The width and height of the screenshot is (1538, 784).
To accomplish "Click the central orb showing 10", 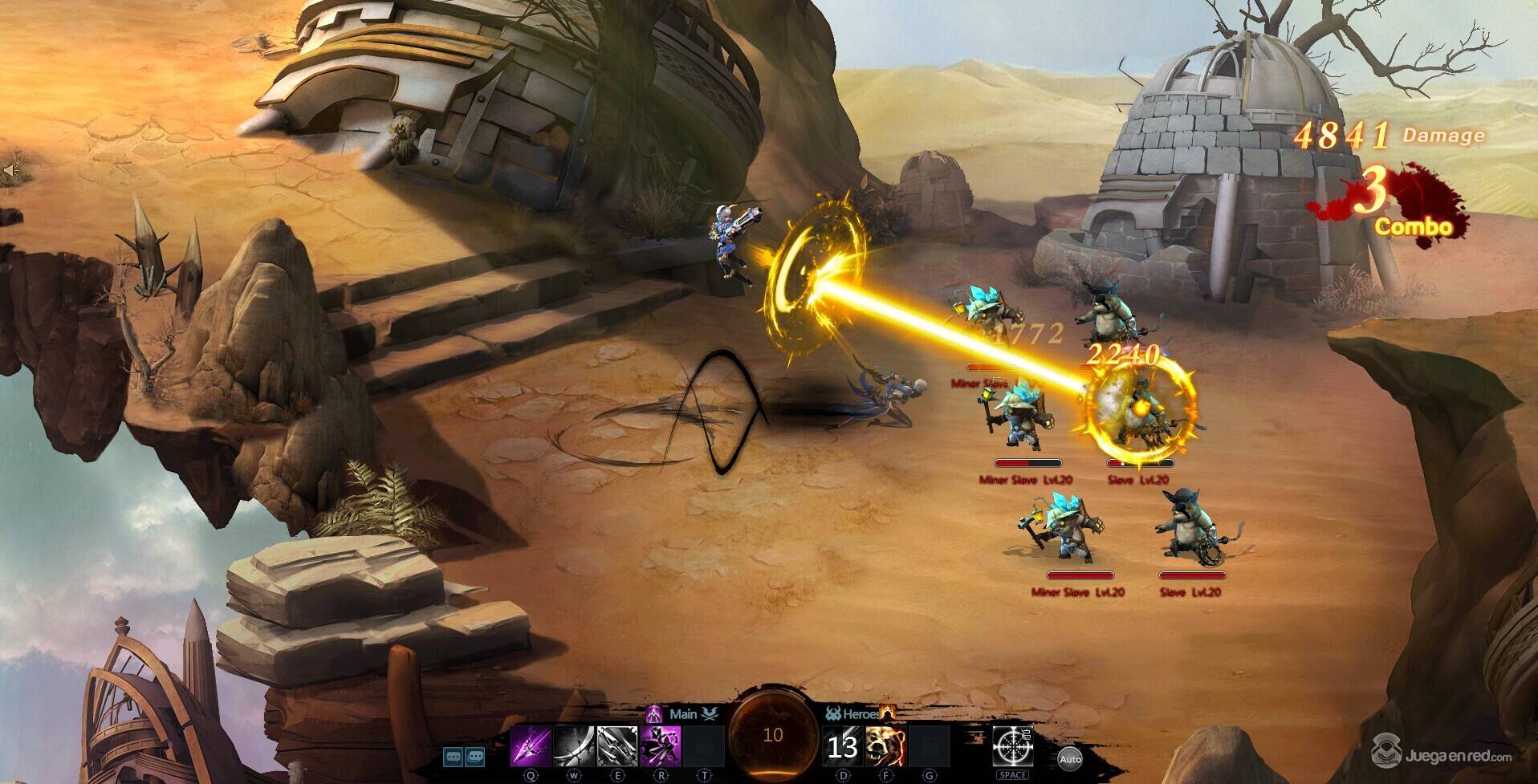I will click(772, 736).
